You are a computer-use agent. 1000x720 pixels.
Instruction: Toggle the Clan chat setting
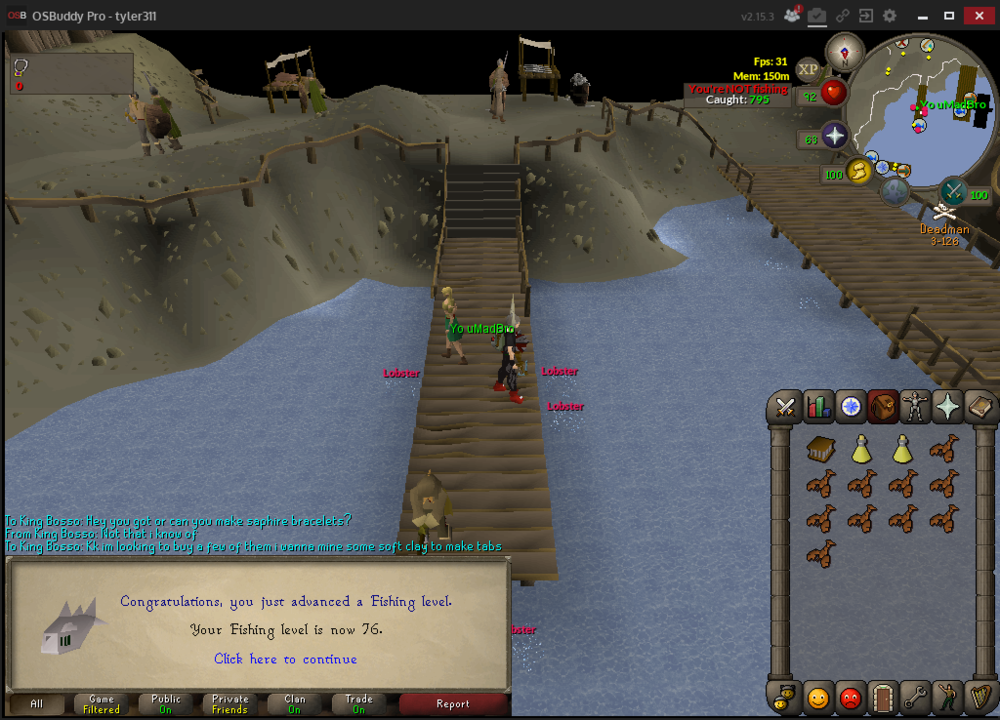[295, 704]
